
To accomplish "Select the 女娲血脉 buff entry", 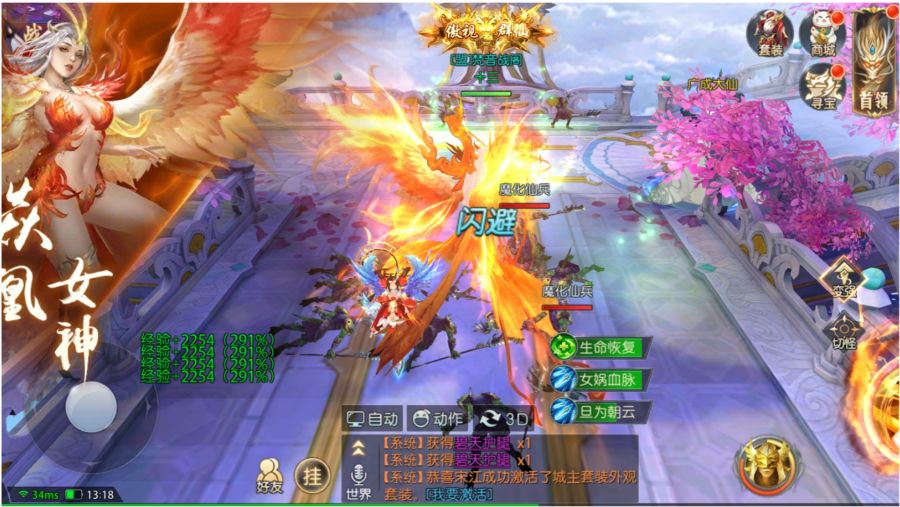I will click(600, 380).
